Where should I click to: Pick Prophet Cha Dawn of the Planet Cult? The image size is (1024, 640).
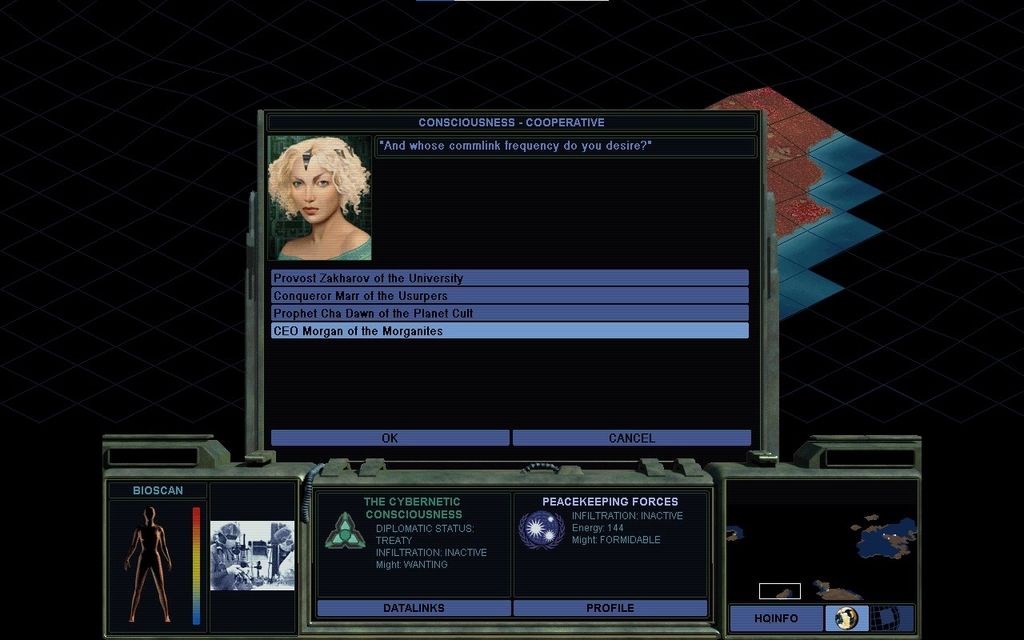pyautogui.click(x=509, y=313)
